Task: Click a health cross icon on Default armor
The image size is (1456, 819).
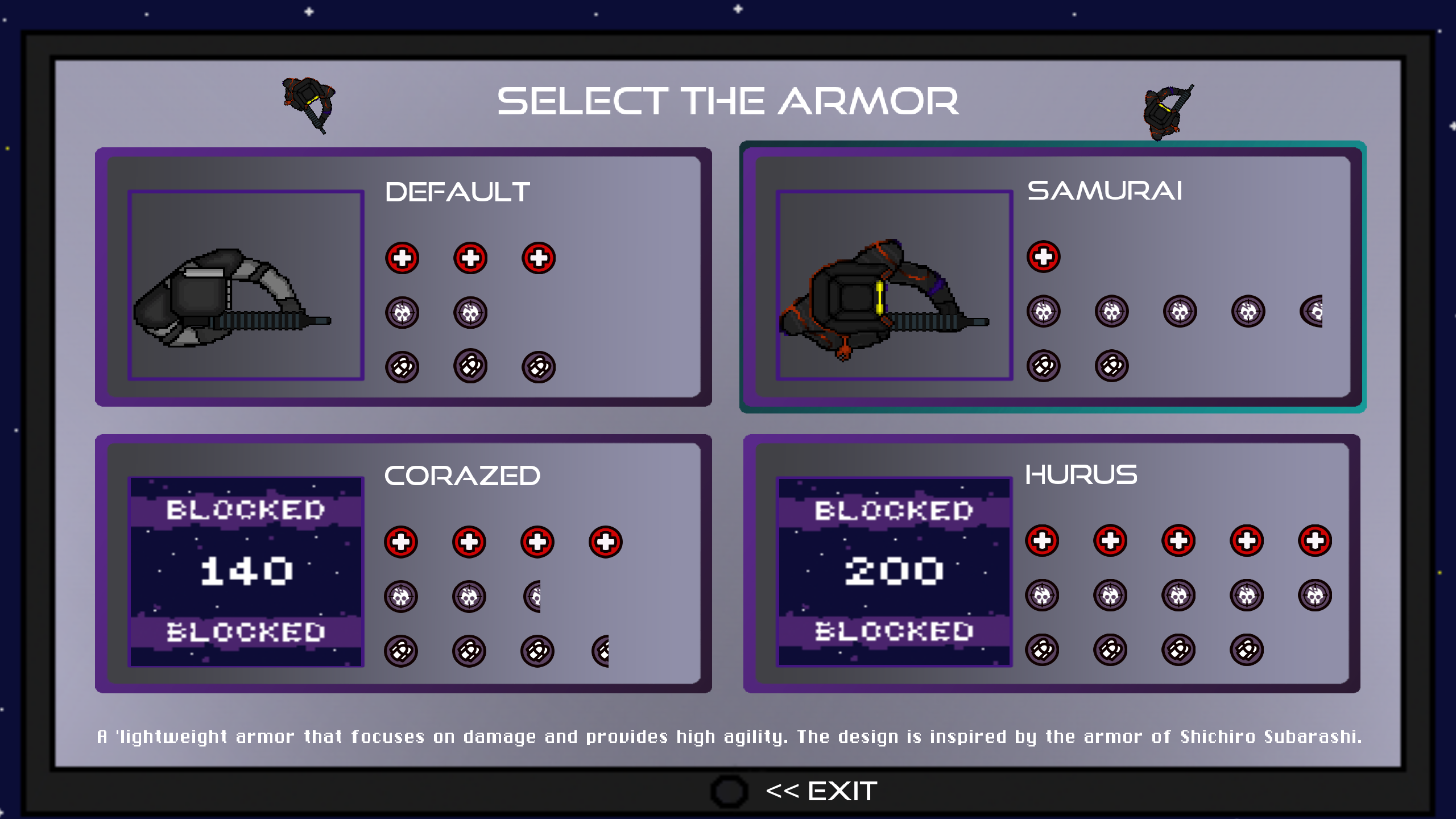Action: click(402, 257)
